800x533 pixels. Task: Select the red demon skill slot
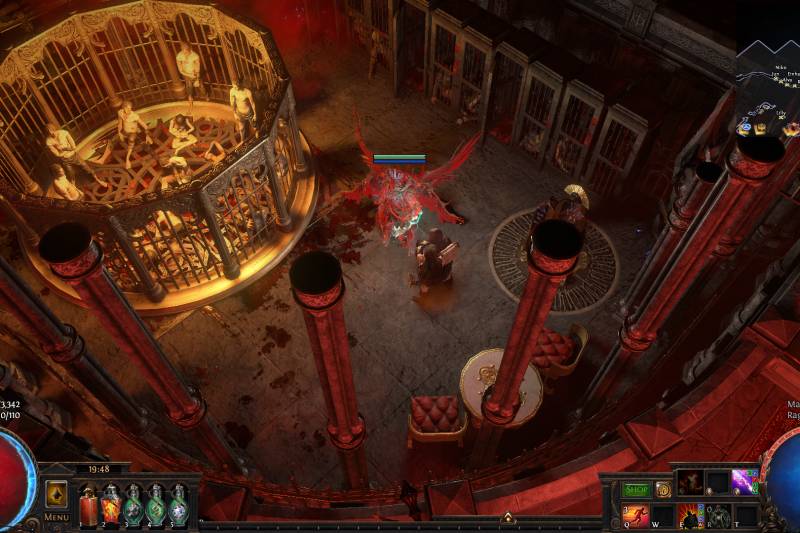tap(691, 483)
